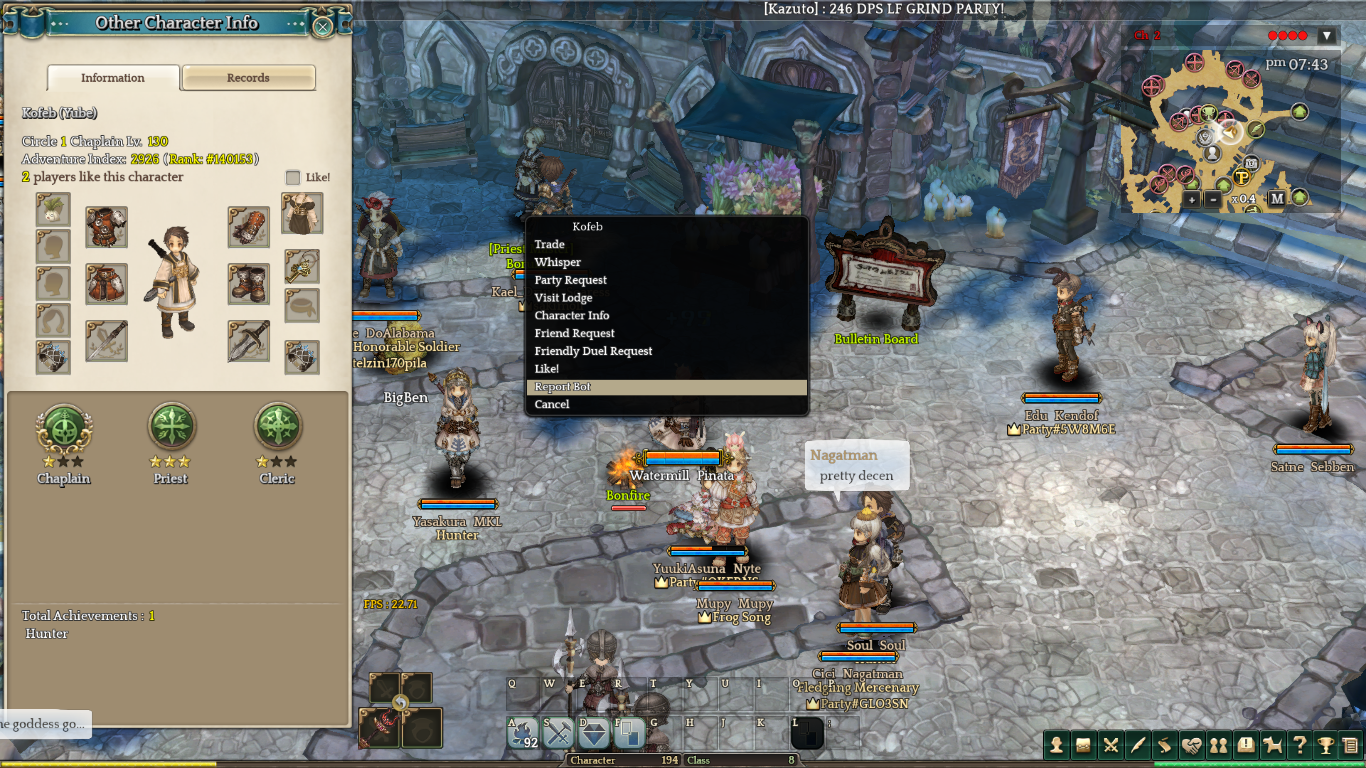Expand the channel dropdown arrow
This screenshot has height=768, width=1366.
(x=1327, y=36)
